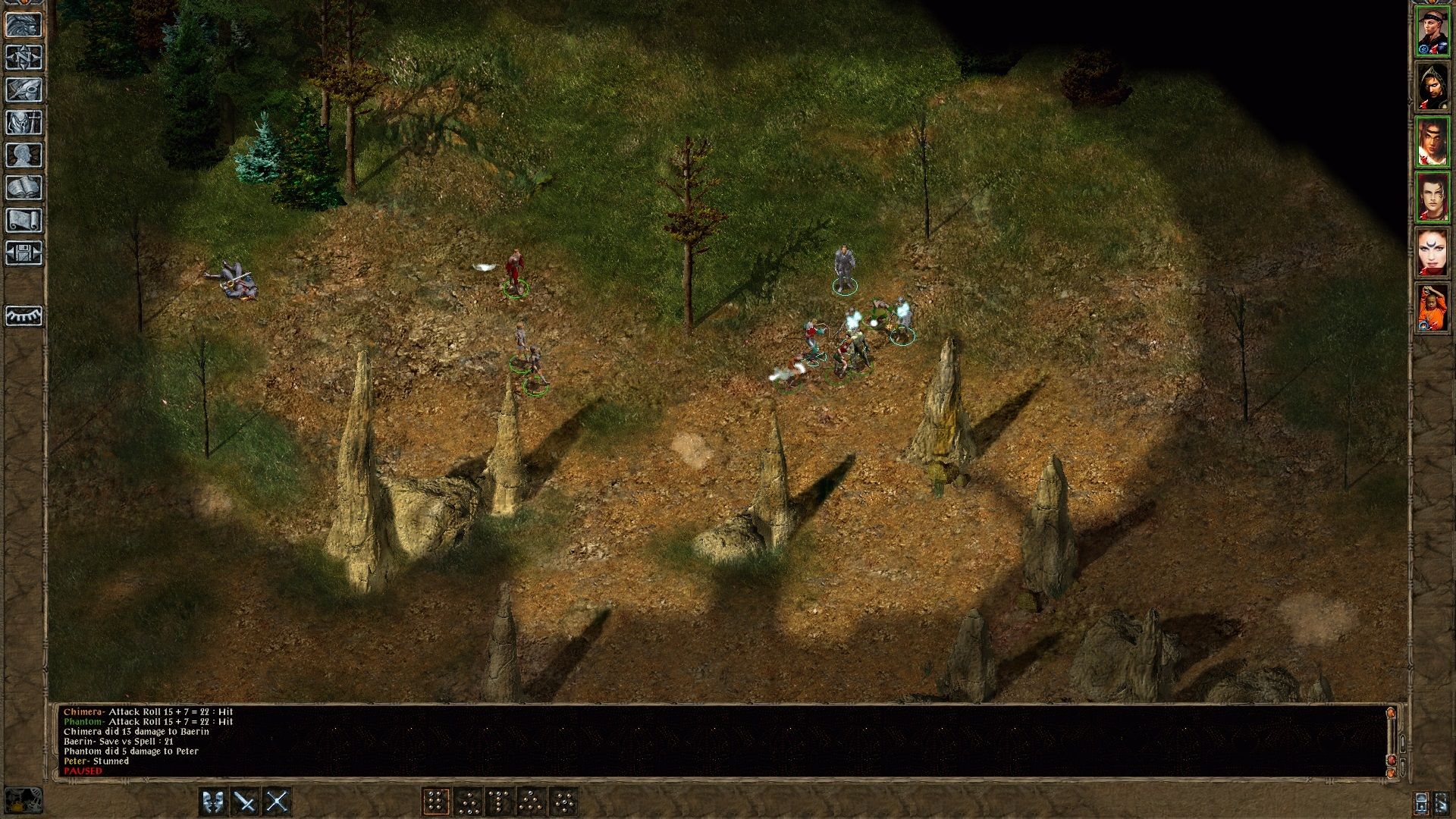Open the journal with the quill icon
Image resolution: width=1456 pixels, height=819 pixels.
coord(24,89)
